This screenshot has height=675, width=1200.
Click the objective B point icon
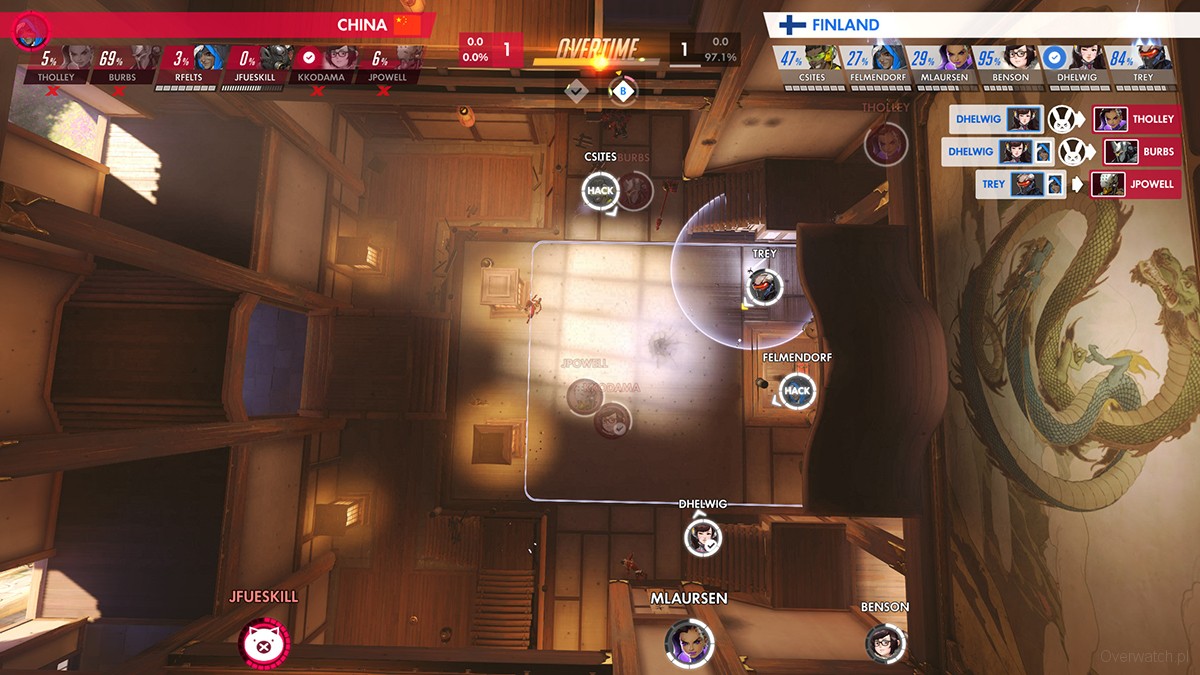(x=623, y=91)
